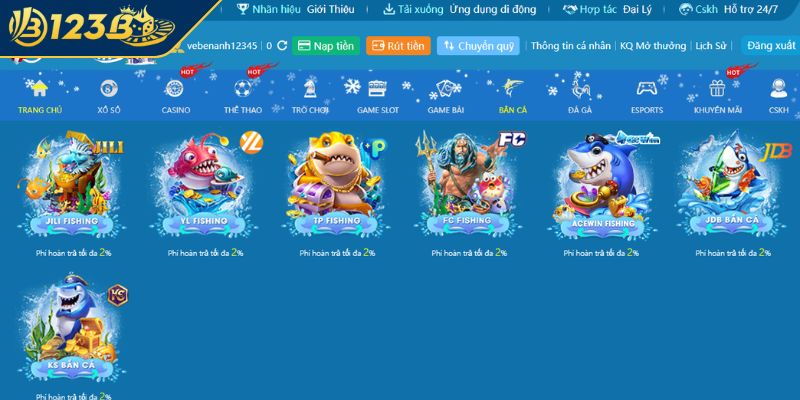Switch to the Esports tab
Viewport: 800px width, 400px height.
click(647, 97)
